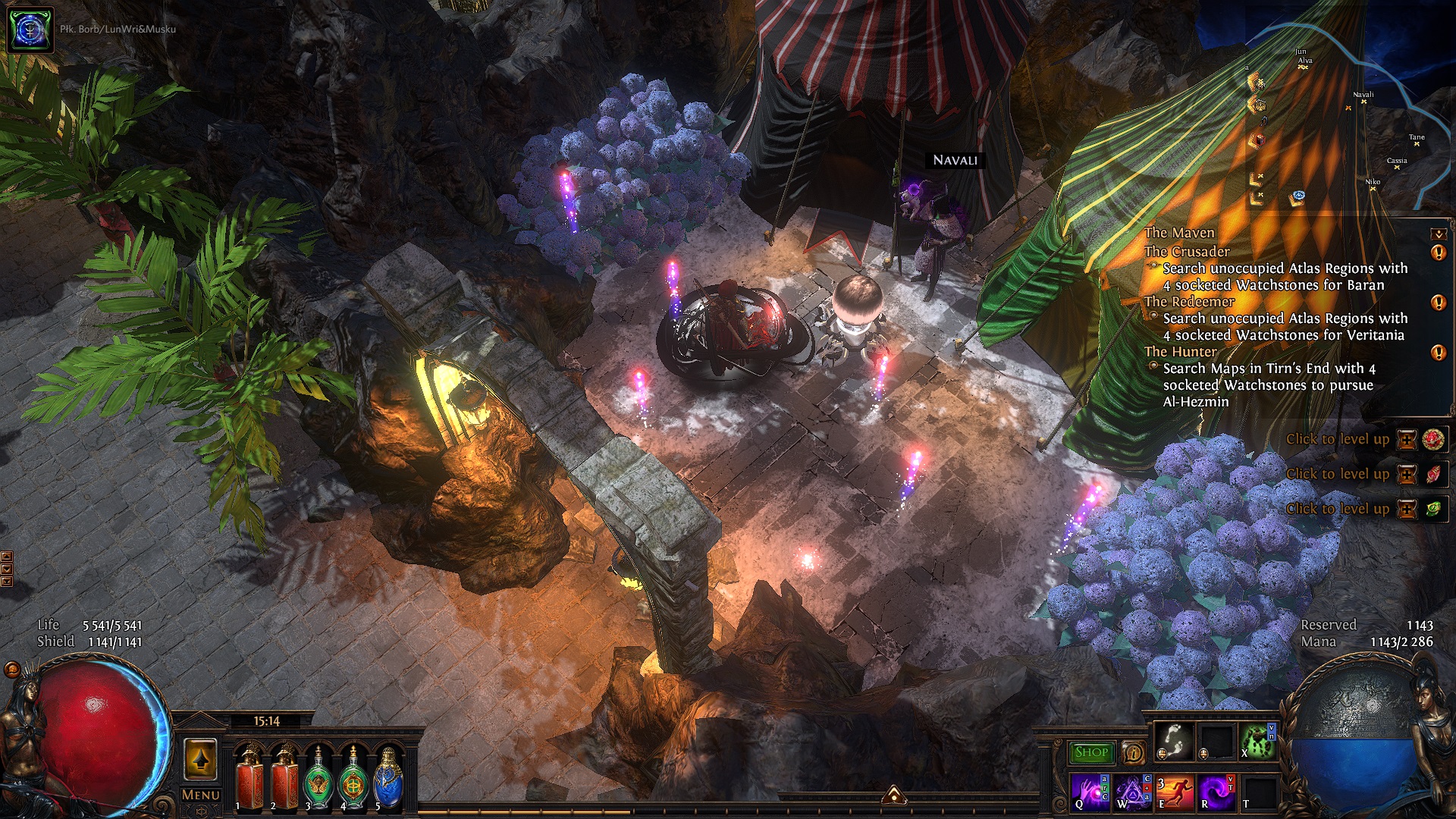Activate the running man skill on E
This screenshot has height=819, width=1456.
tap(1173, 792)
